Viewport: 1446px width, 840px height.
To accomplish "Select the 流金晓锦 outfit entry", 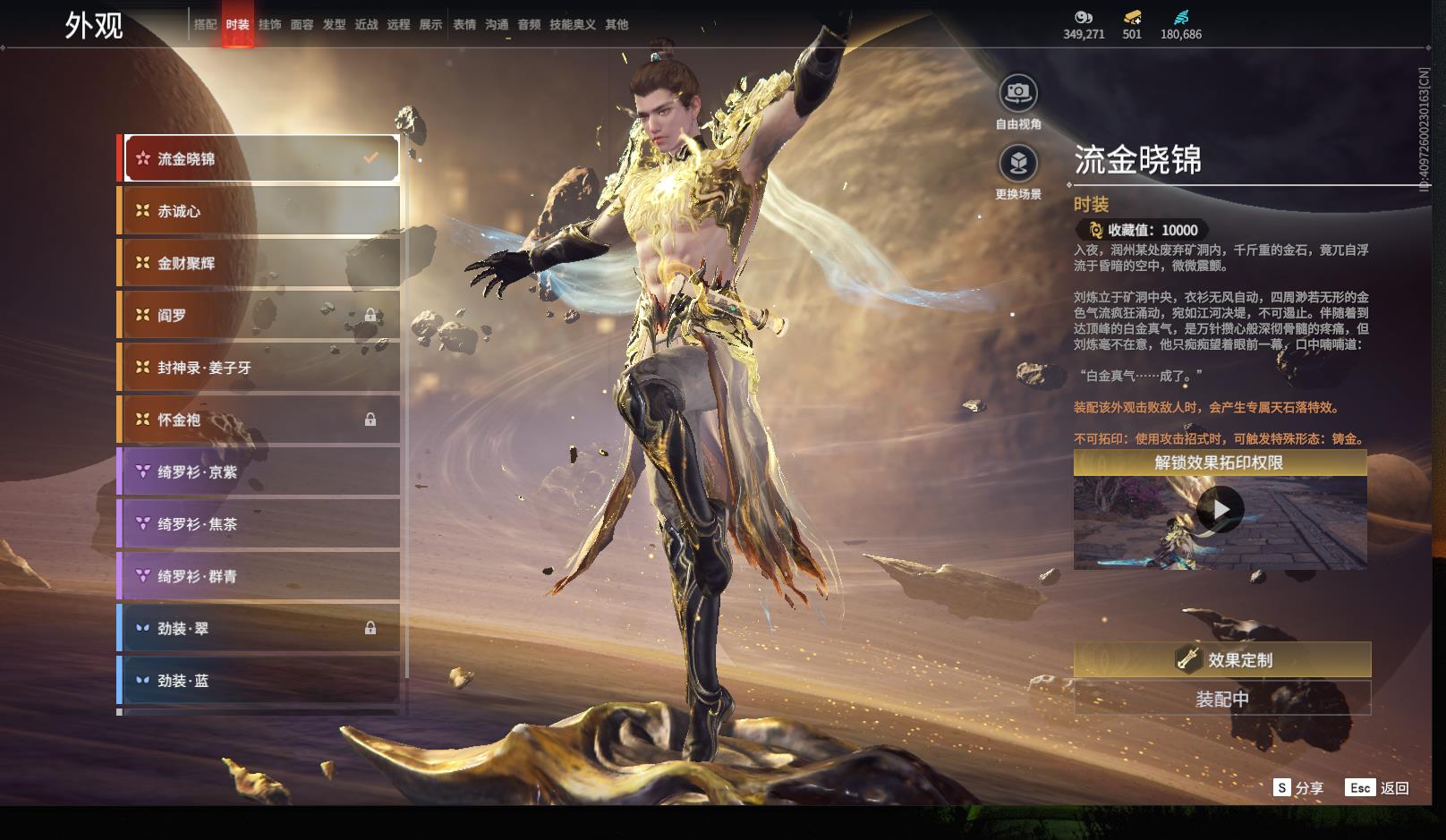I will coord(259,159).
